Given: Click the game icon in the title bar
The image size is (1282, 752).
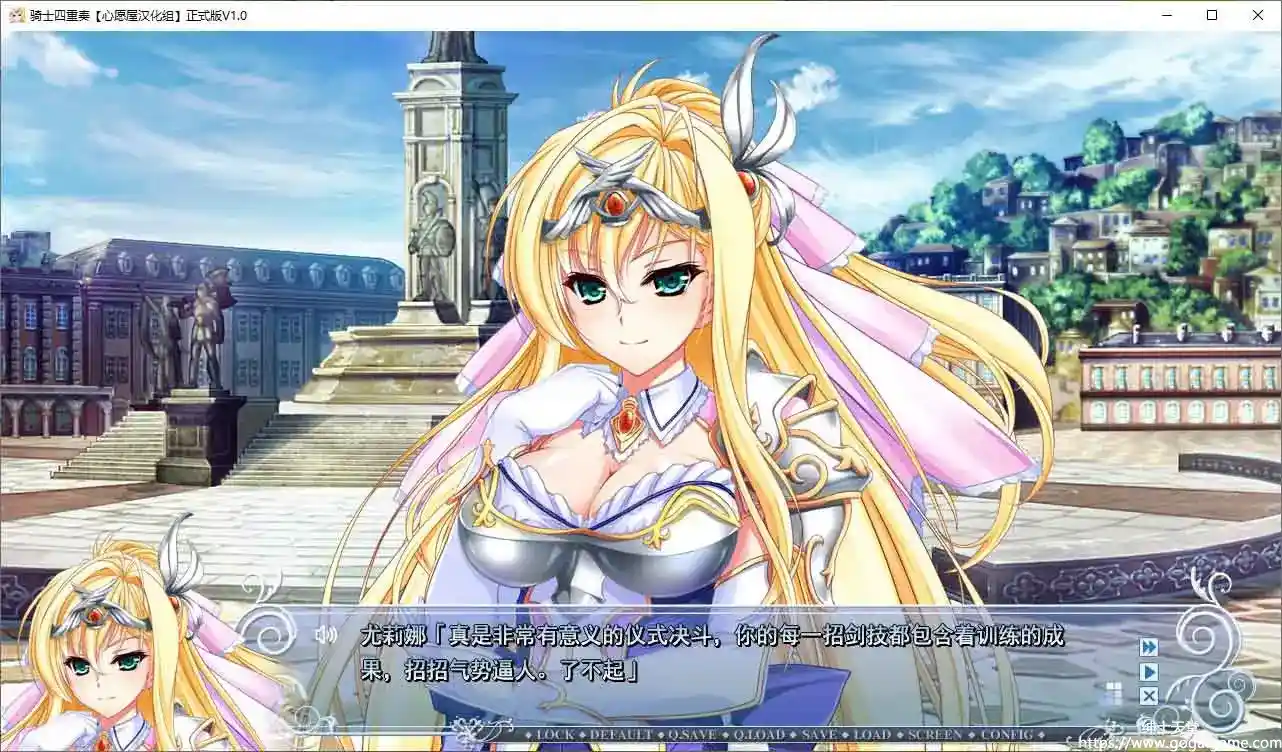Looking at the screenshot, I should 15,15.
